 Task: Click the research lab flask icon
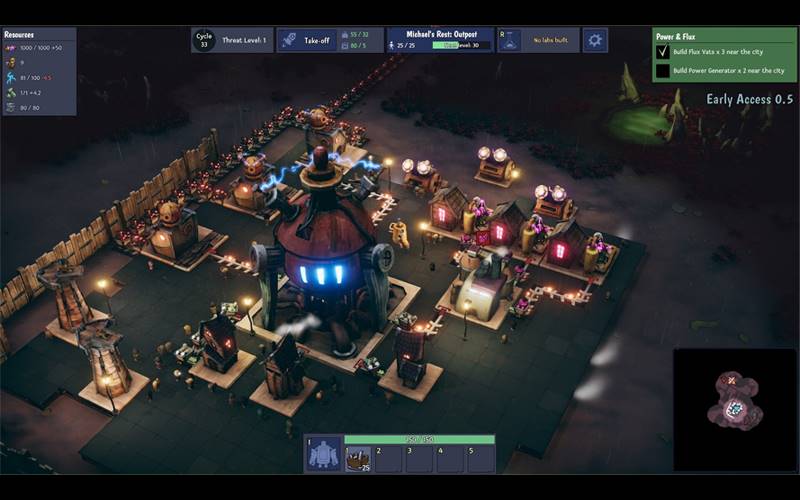point(509,40)
